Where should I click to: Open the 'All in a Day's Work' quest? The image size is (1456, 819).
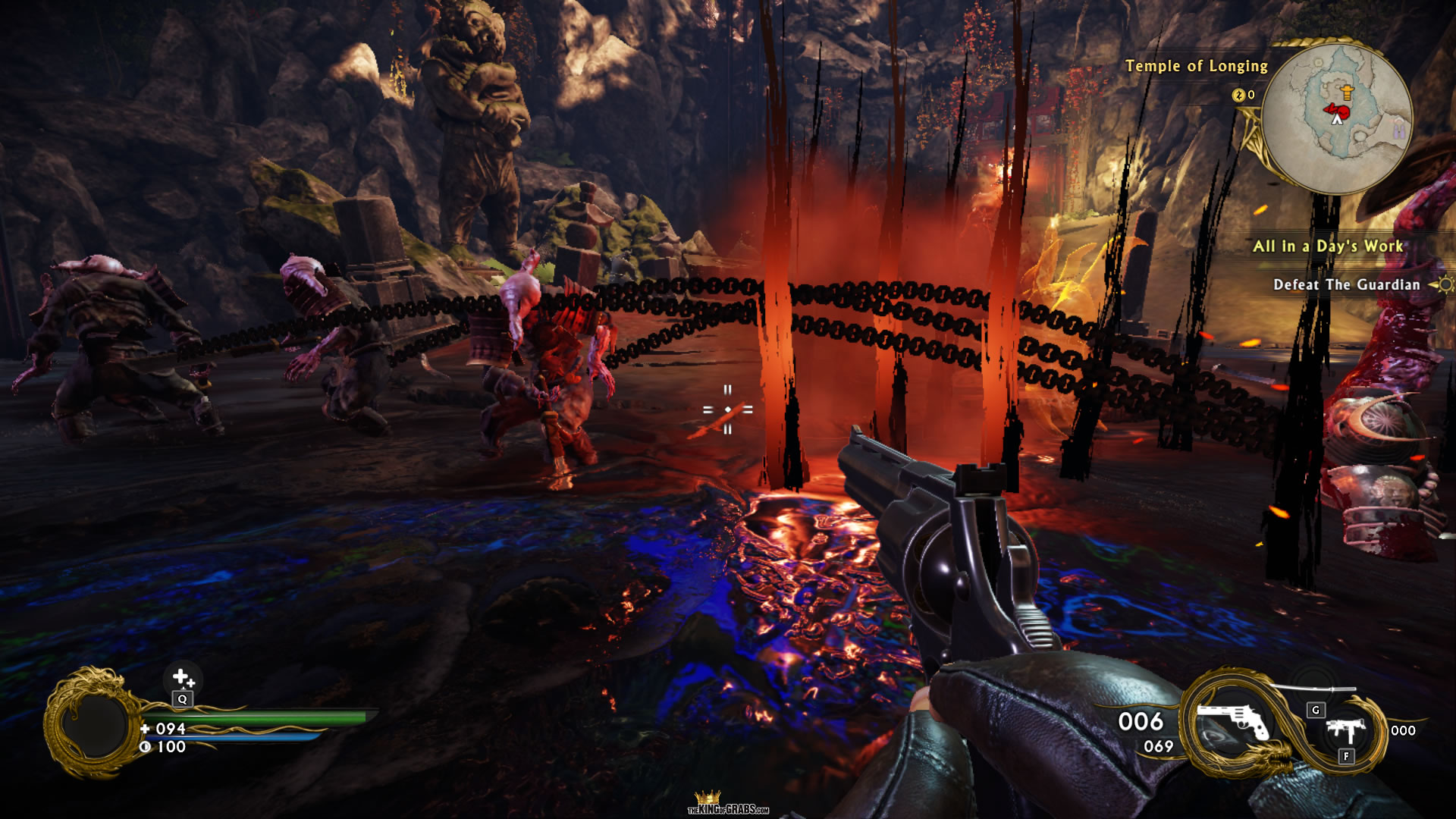click(x=1327, y=246)
